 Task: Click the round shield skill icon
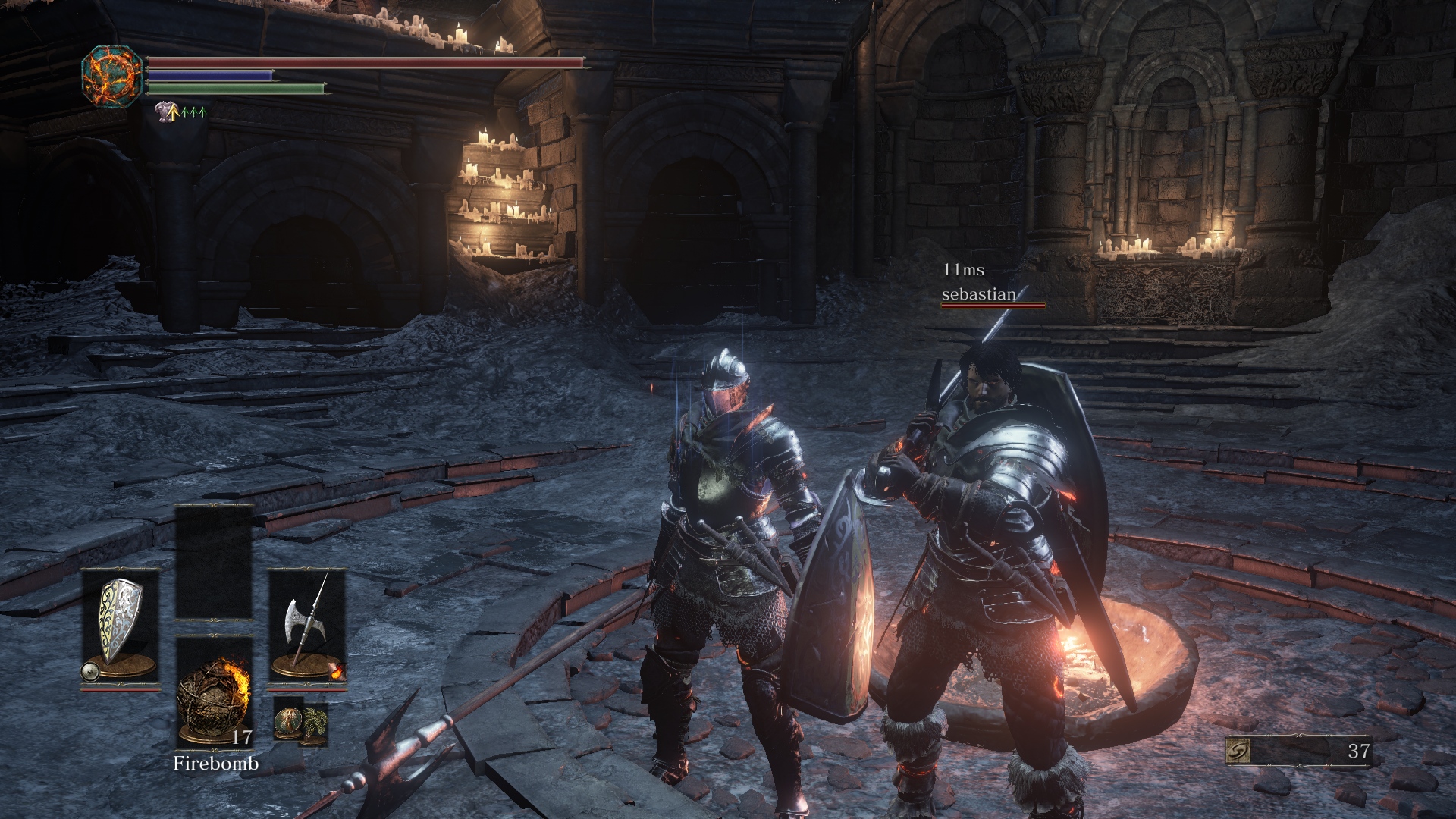pos(89,671)
